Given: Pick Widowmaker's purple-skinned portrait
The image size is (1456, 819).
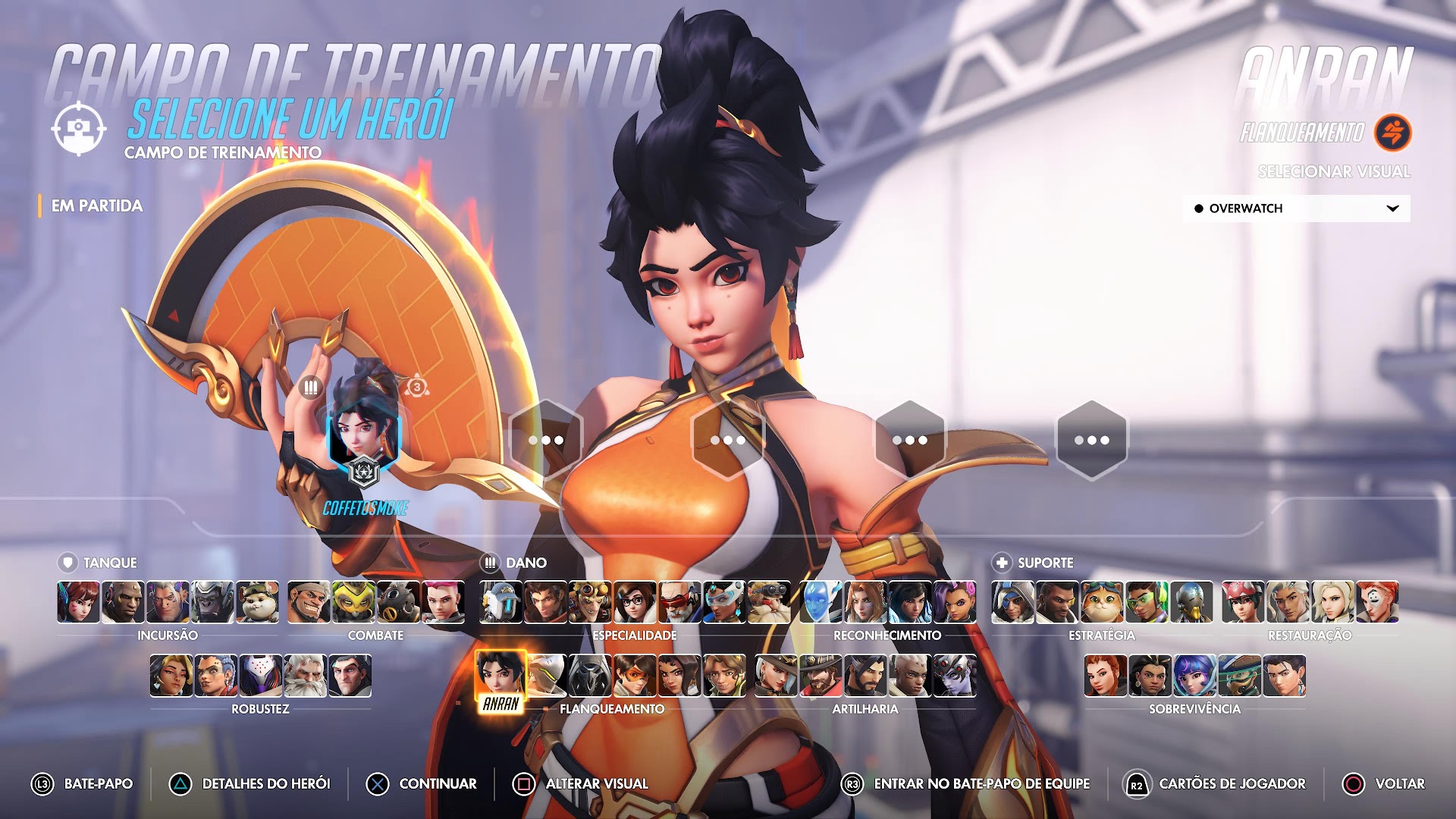Looking at the screenshot, I should click(x=955, y=676).
